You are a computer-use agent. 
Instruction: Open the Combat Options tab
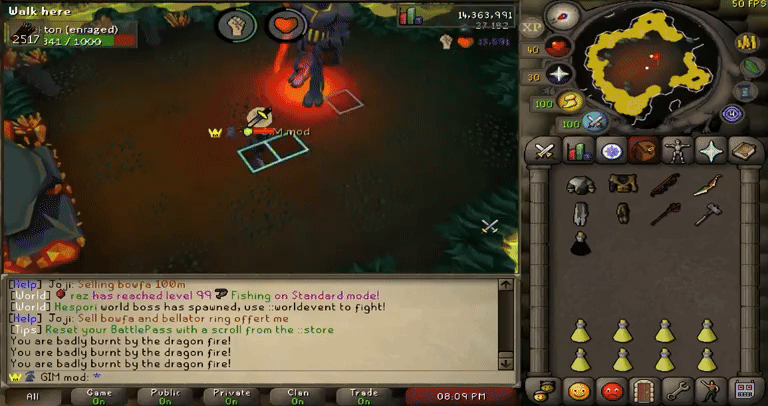[544, 151]
